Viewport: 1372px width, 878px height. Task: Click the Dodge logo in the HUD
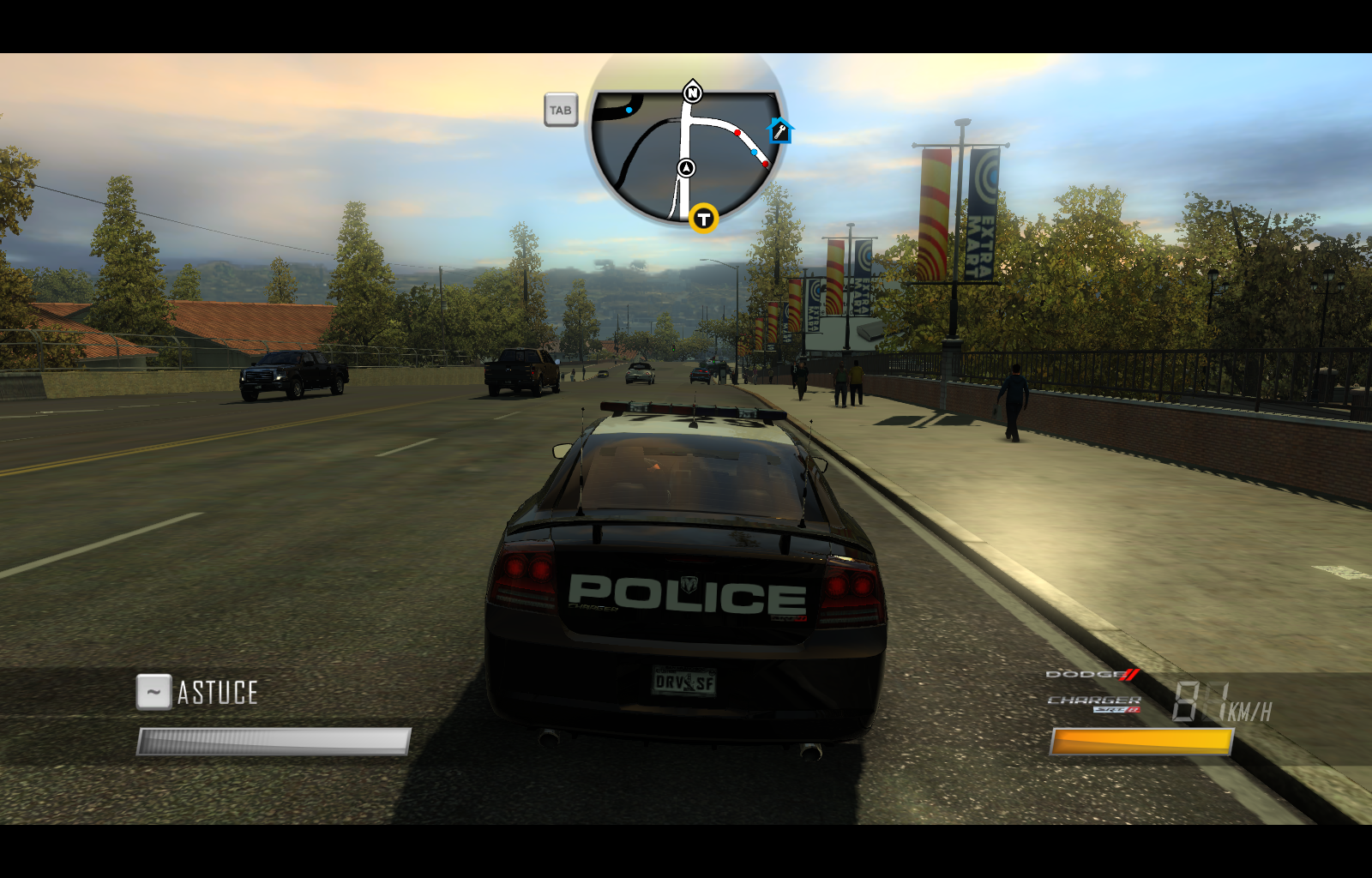click(x=1091, y=677)
